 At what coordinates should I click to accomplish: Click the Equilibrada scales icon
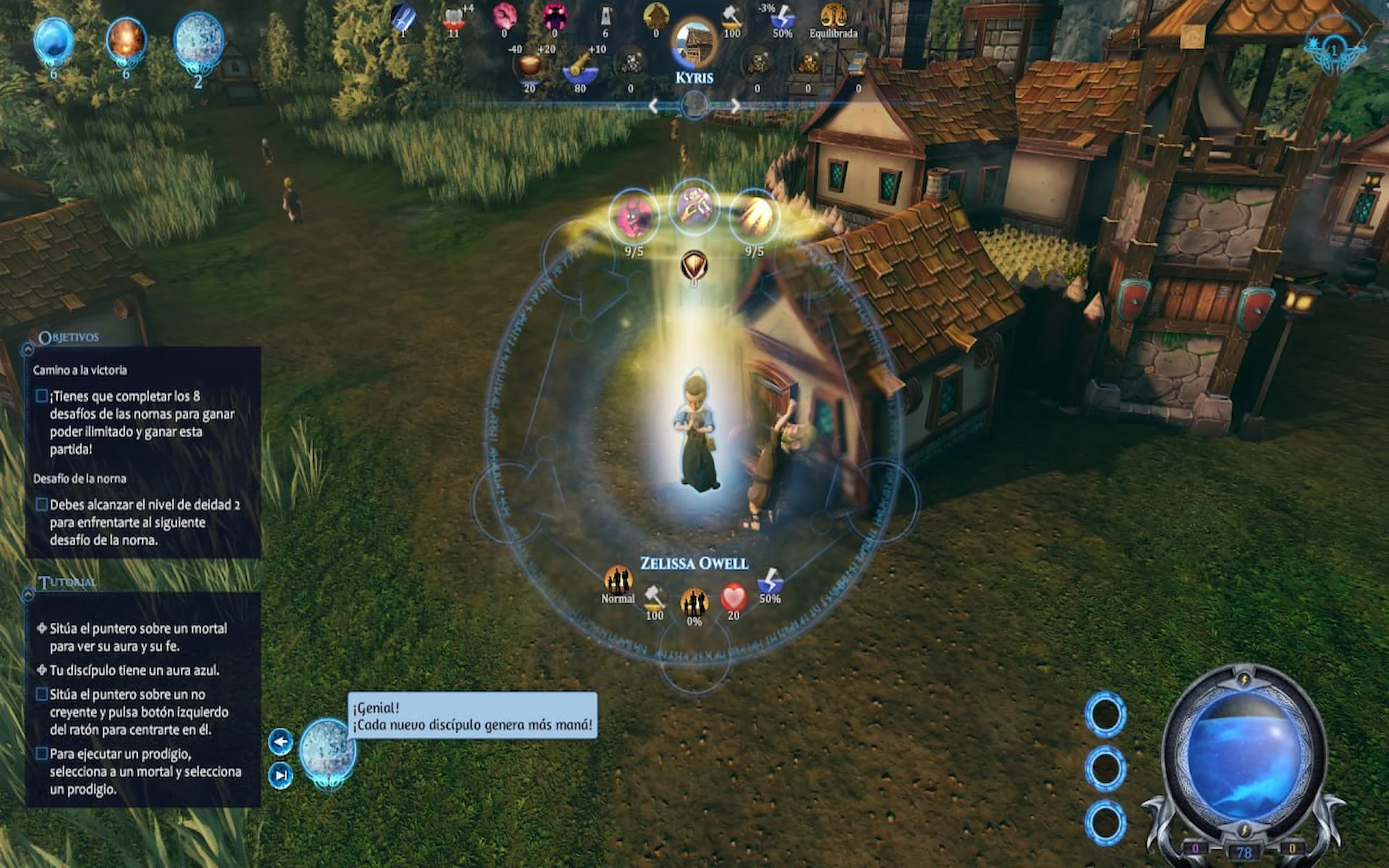[833, 16]
